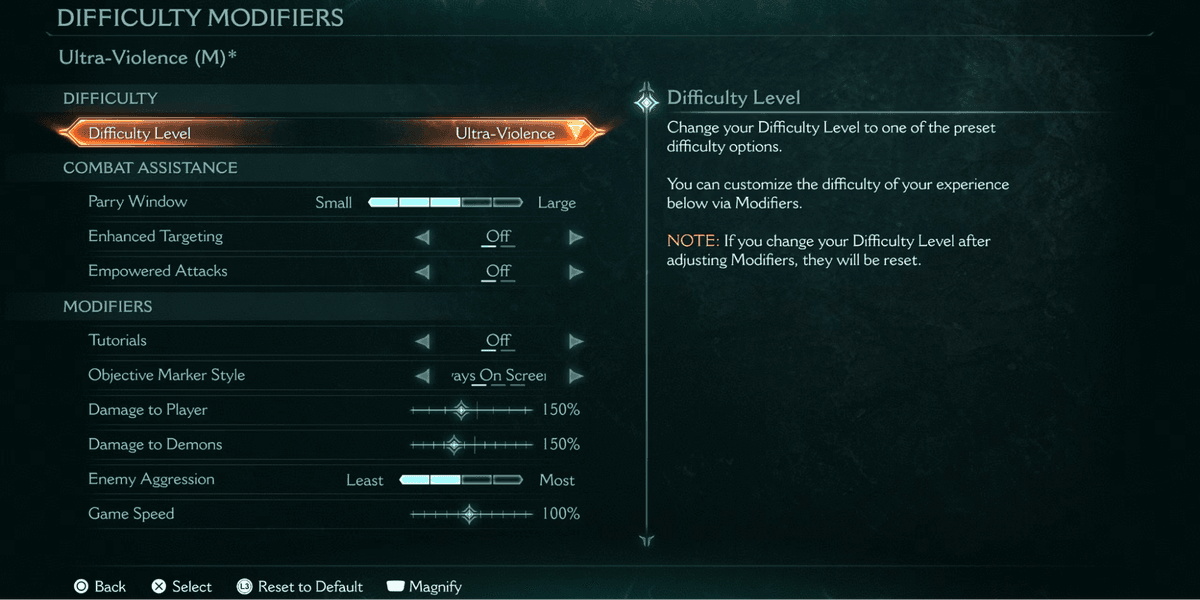Click right arrow for Enhanced Targeting
This screenshot has width=1200, height=600.
click(x=576, y=237)
